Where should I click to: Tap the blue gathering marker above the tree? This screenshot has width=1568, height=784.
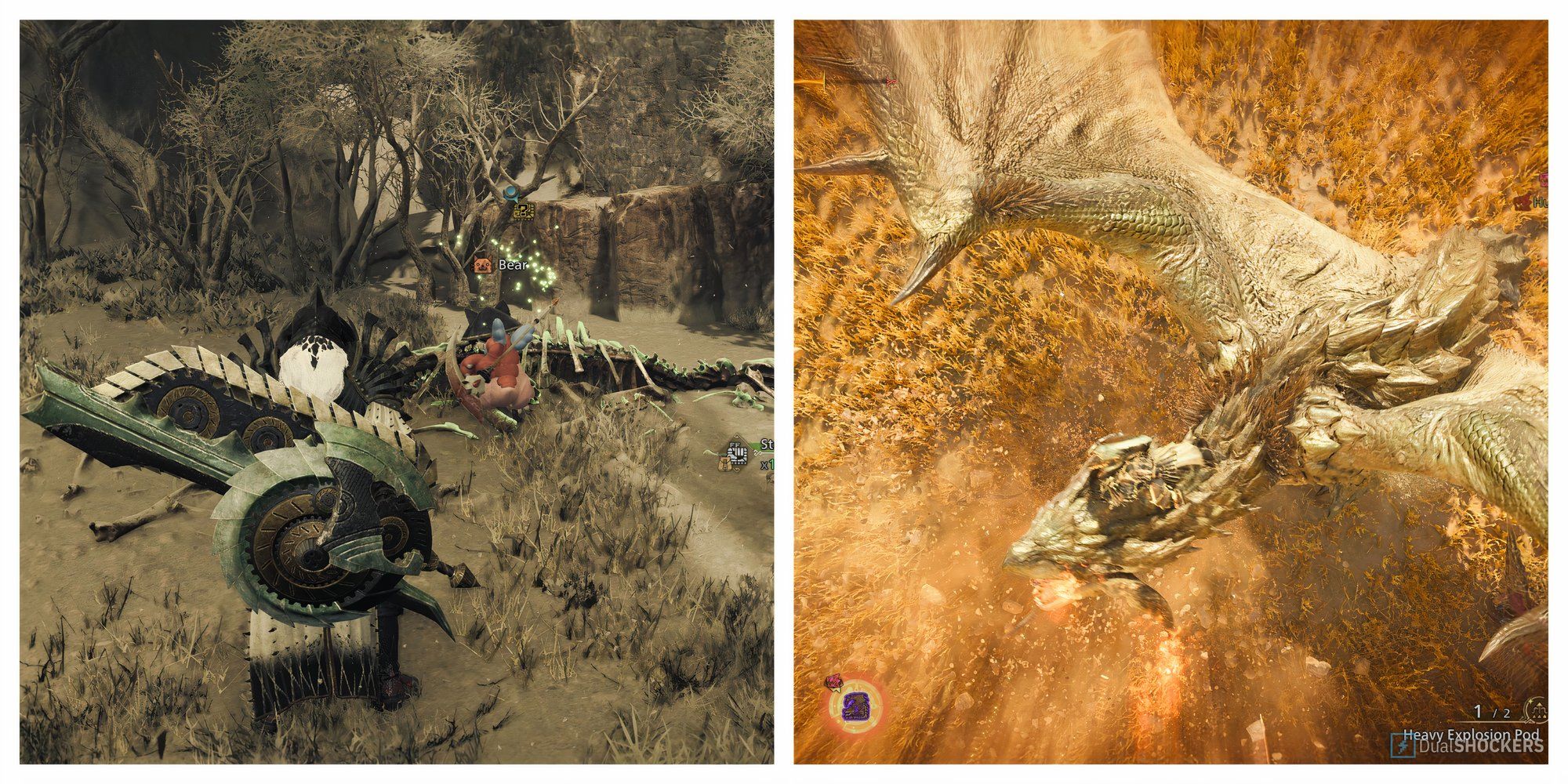(511, 193)
